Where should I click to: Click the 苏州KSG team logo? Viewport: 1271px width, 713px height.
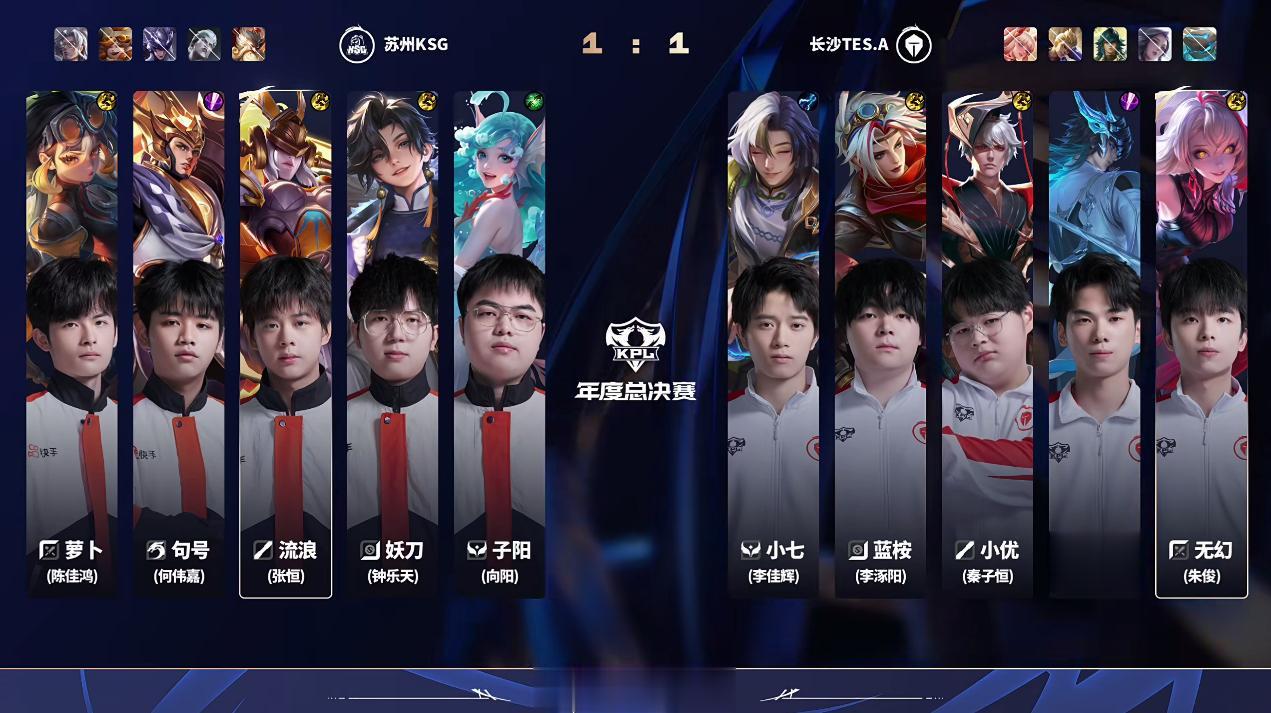(x=357, y=45)
